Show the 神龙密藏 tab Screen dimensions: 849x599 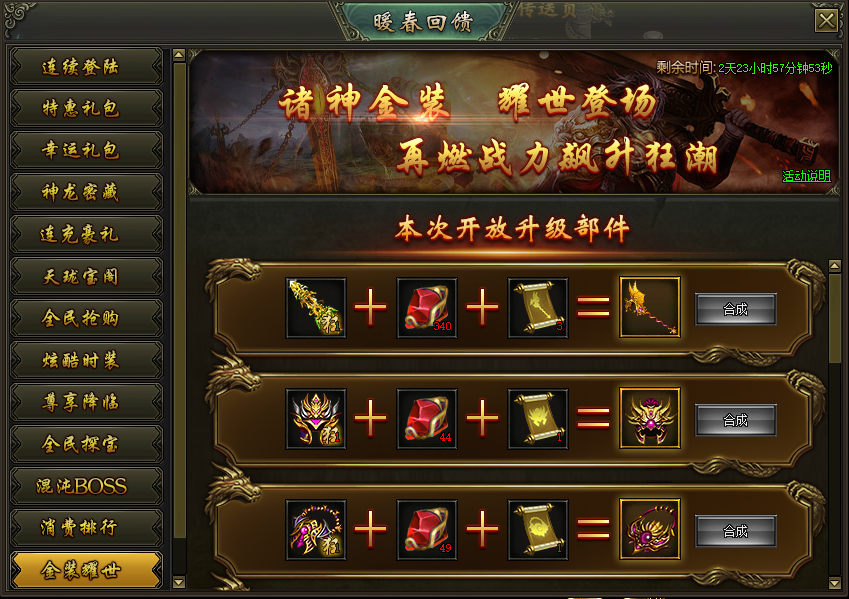85,192
